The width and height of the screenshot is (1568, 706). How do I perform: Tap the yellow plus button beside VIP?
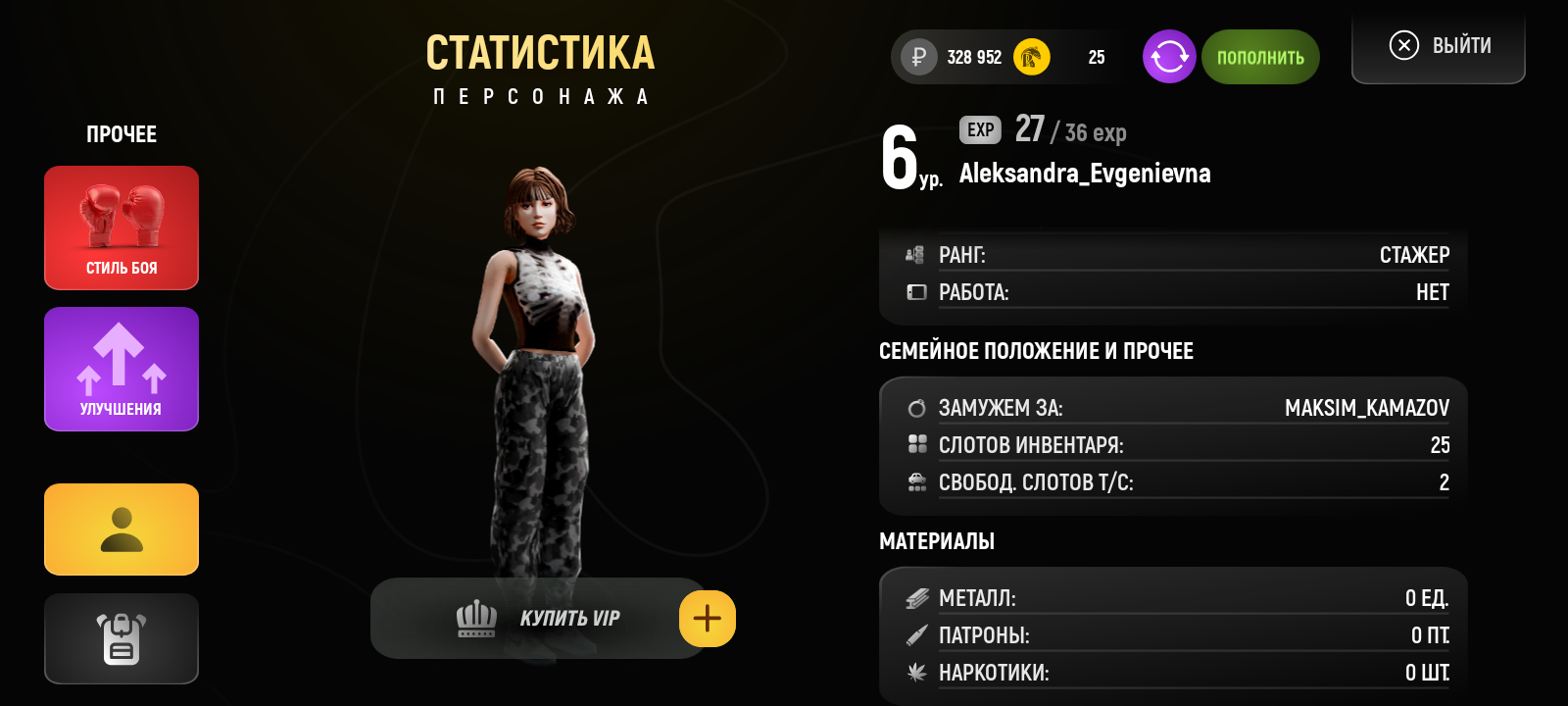(707, 619)
